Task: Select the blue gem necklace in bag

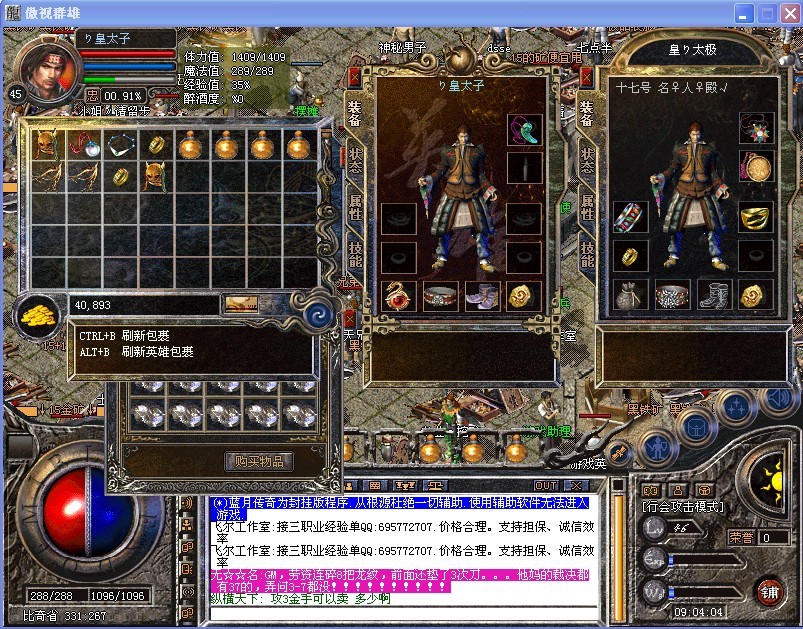Action: coord(118,146)
